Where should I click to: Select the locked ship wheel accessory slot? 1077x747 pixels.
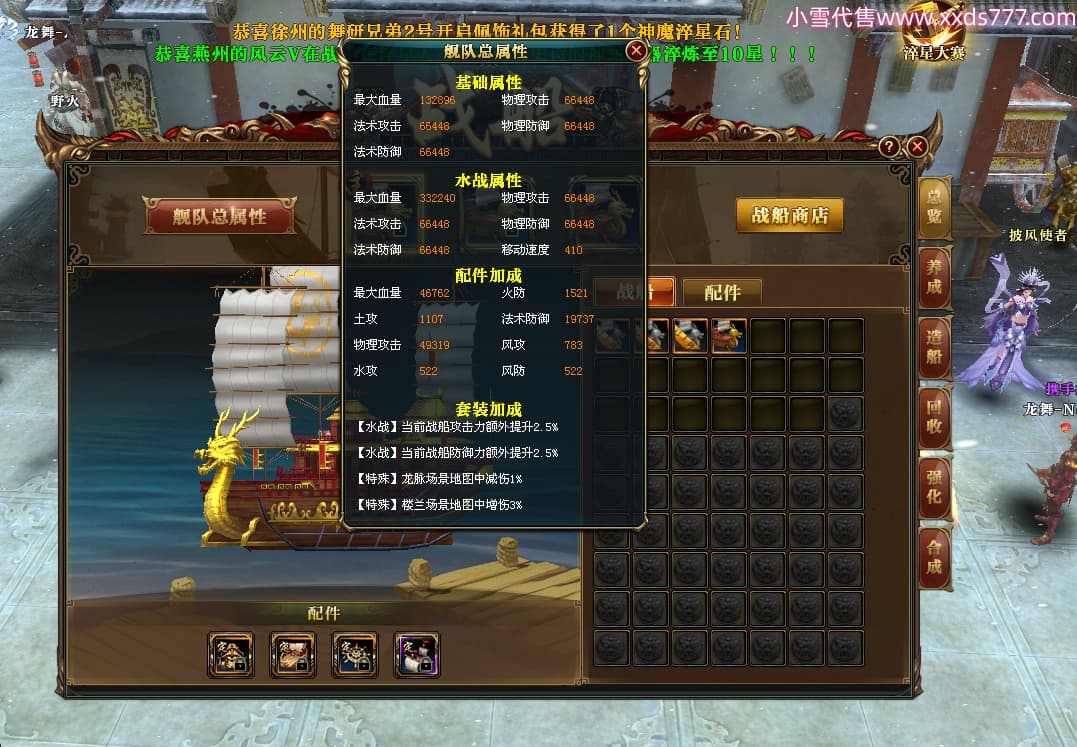coord(354,655)
